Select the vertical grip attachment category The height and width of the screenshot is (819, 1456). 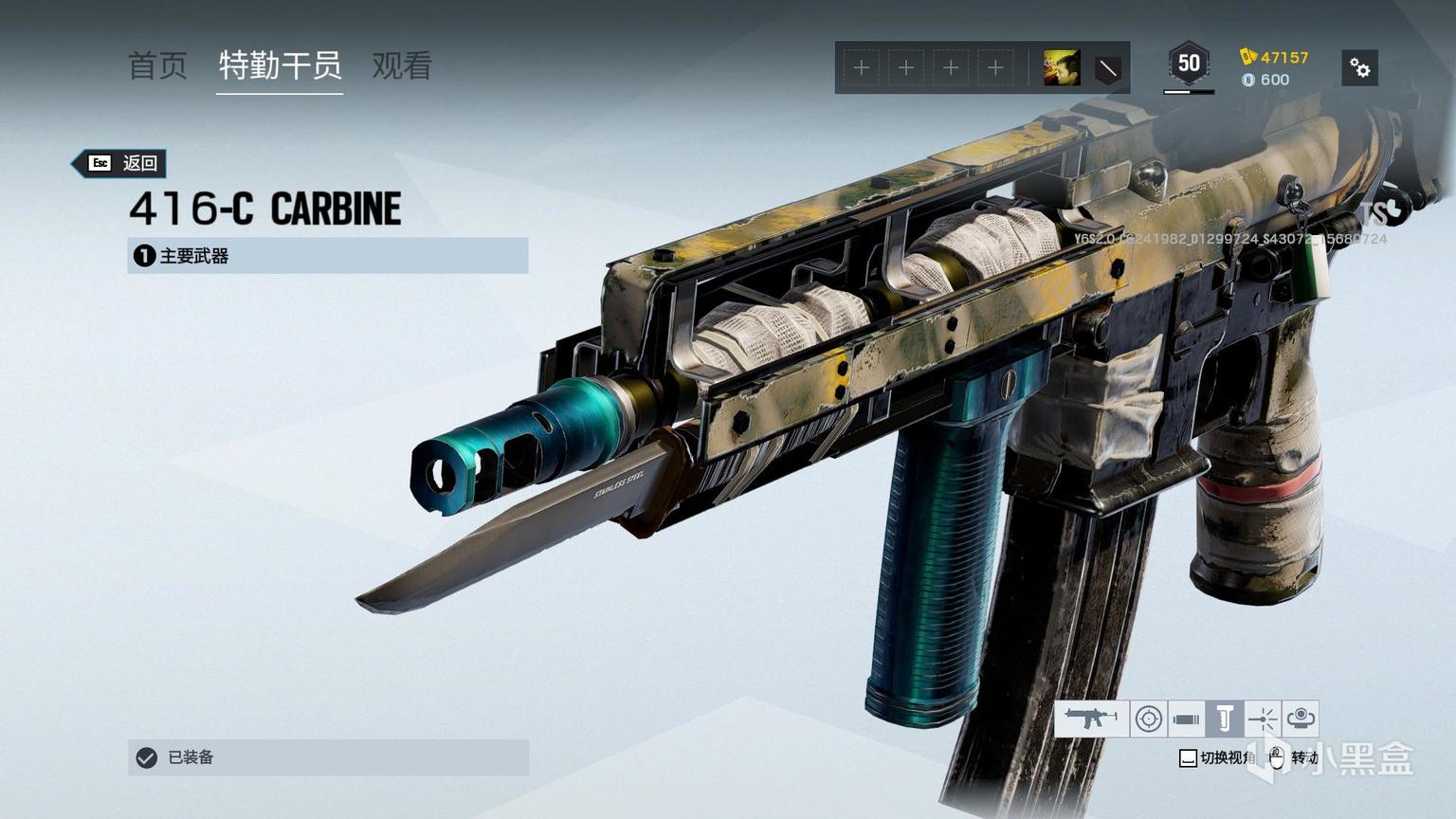pyautogui.click(x=1224, y=719)
